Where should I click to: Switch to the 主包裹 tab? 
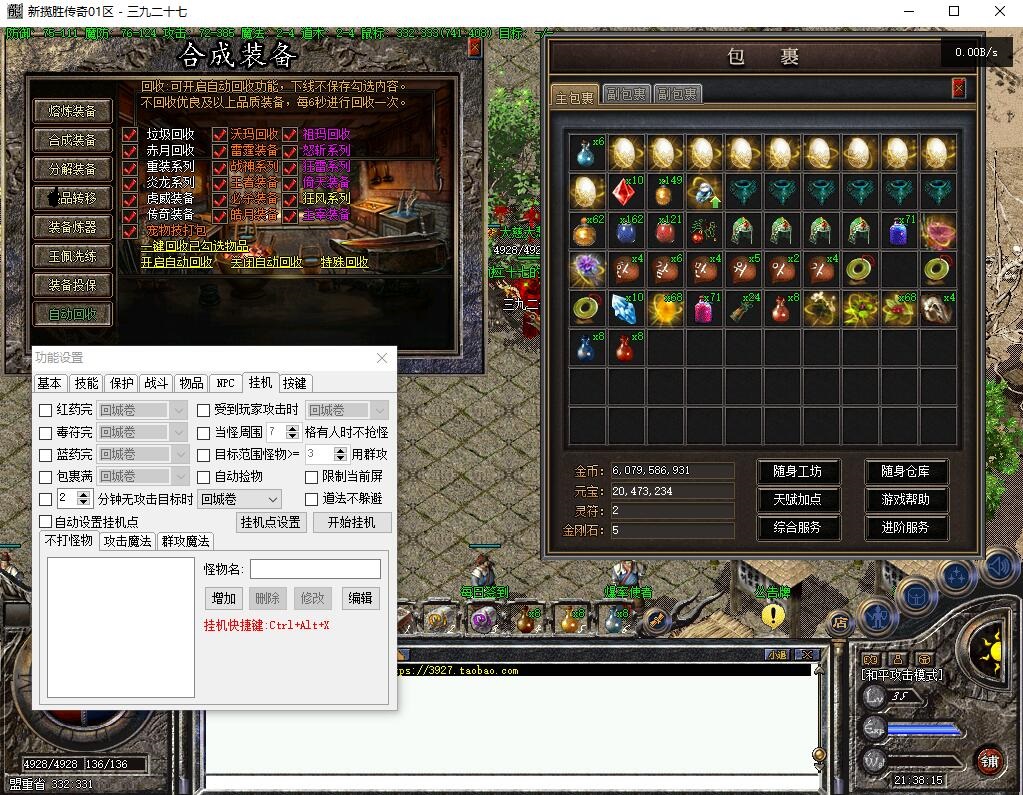click(575, 96)
